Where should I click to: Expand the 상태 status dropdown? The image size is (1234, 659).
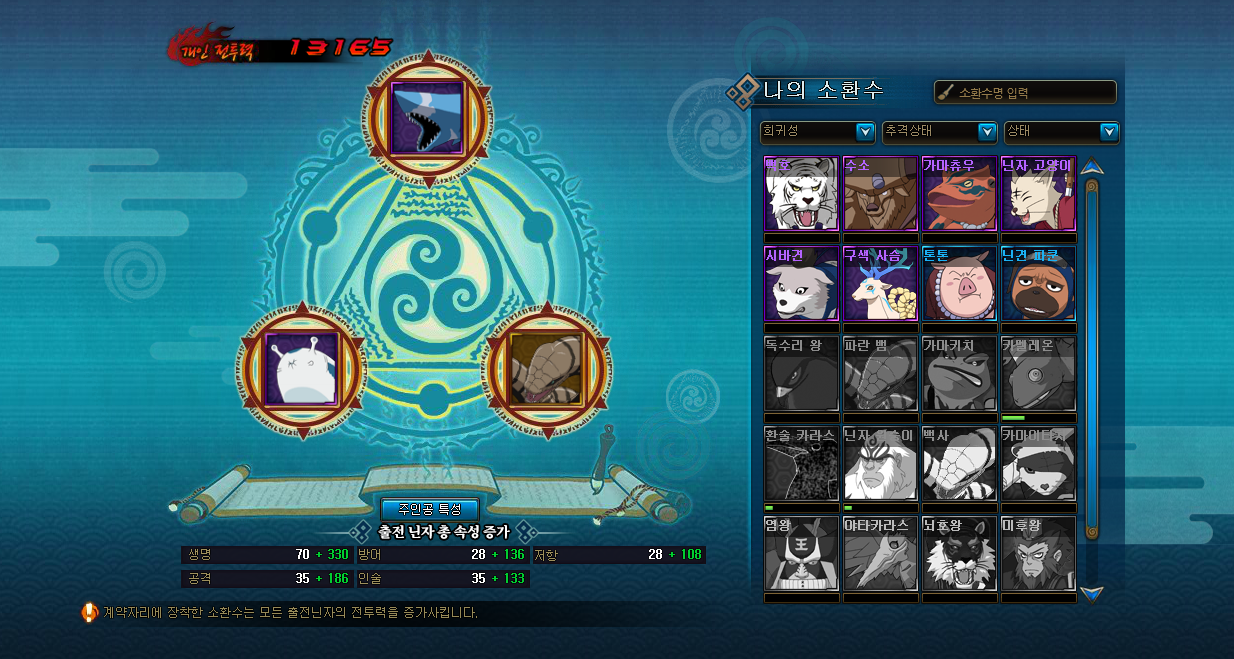[x=1060, y=131]
